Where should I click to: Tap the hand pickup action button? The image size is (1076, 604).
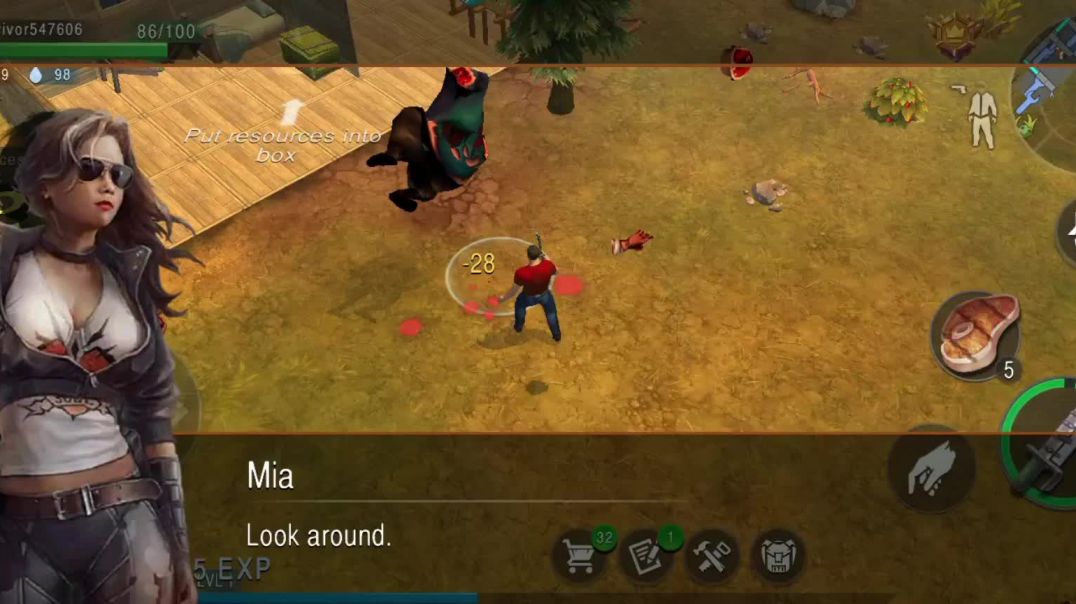click(931, 469)
